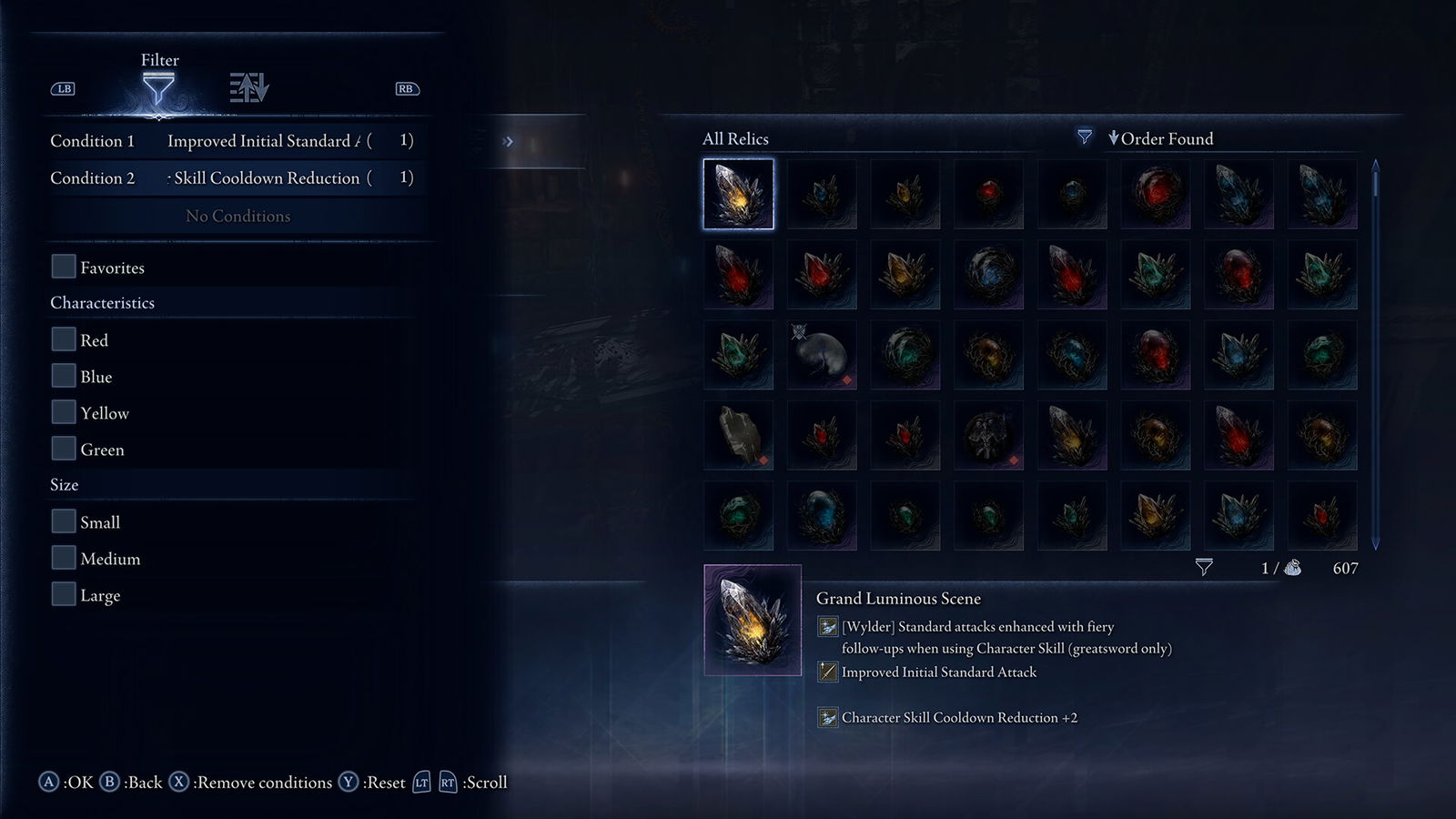The height and width of the screenshot is (819, 1456).
Task: Click the Character Skill Cooldown Reduction icon
Action: pyautogui.click(x=828, y=717)
